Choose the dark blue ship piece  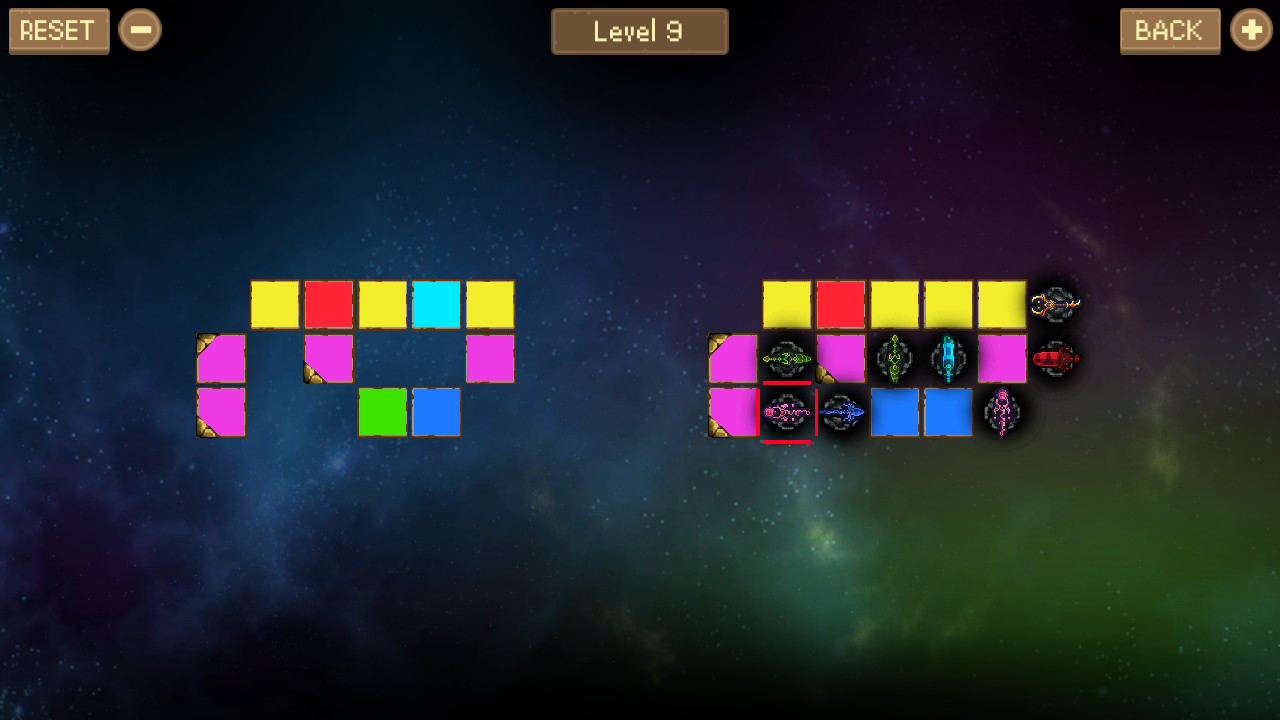pyautogui.click(x=842, y=412)
